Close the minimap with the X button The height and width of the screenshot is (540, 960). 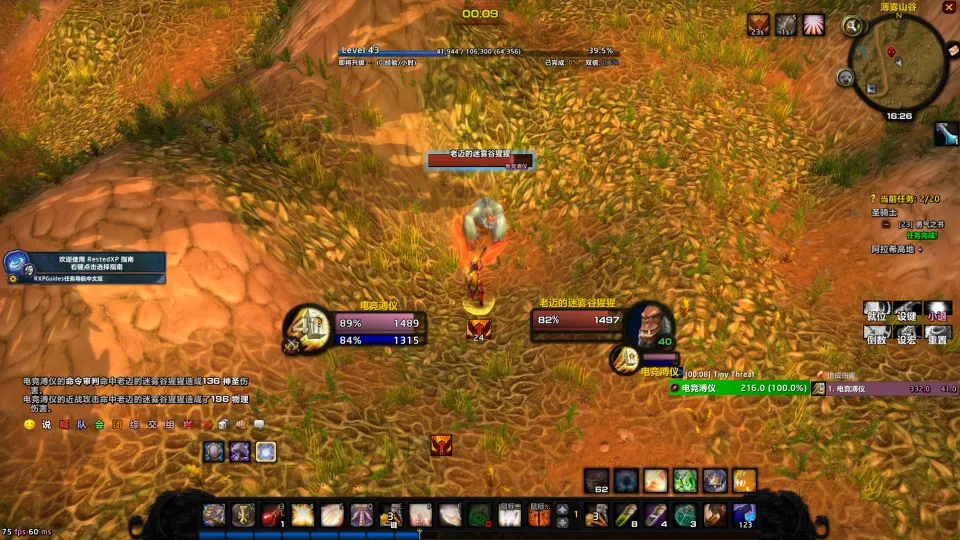(x=948, y=8)
